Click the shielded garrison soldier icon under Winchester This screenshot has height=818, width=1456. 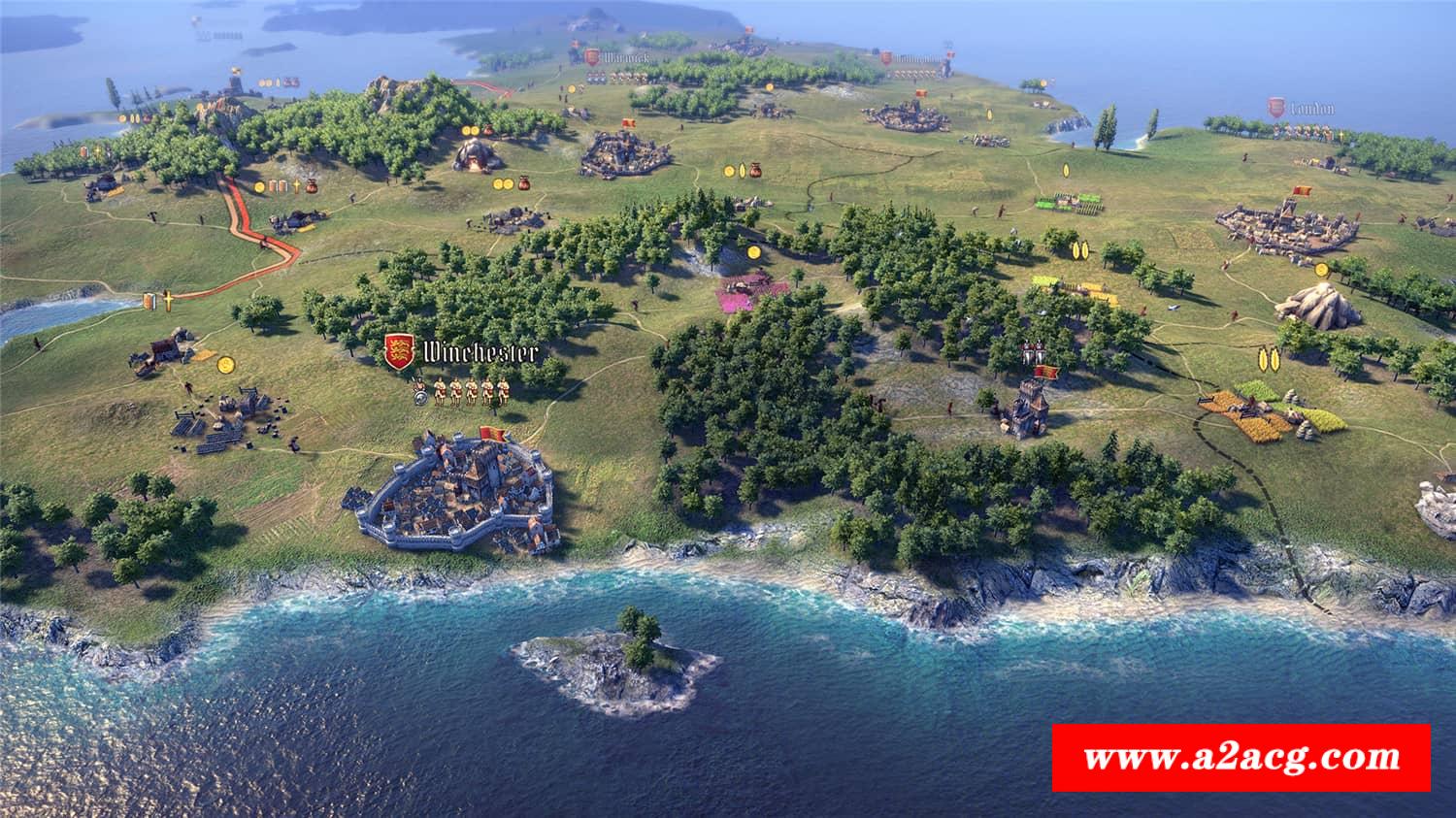tap(420, 392)
